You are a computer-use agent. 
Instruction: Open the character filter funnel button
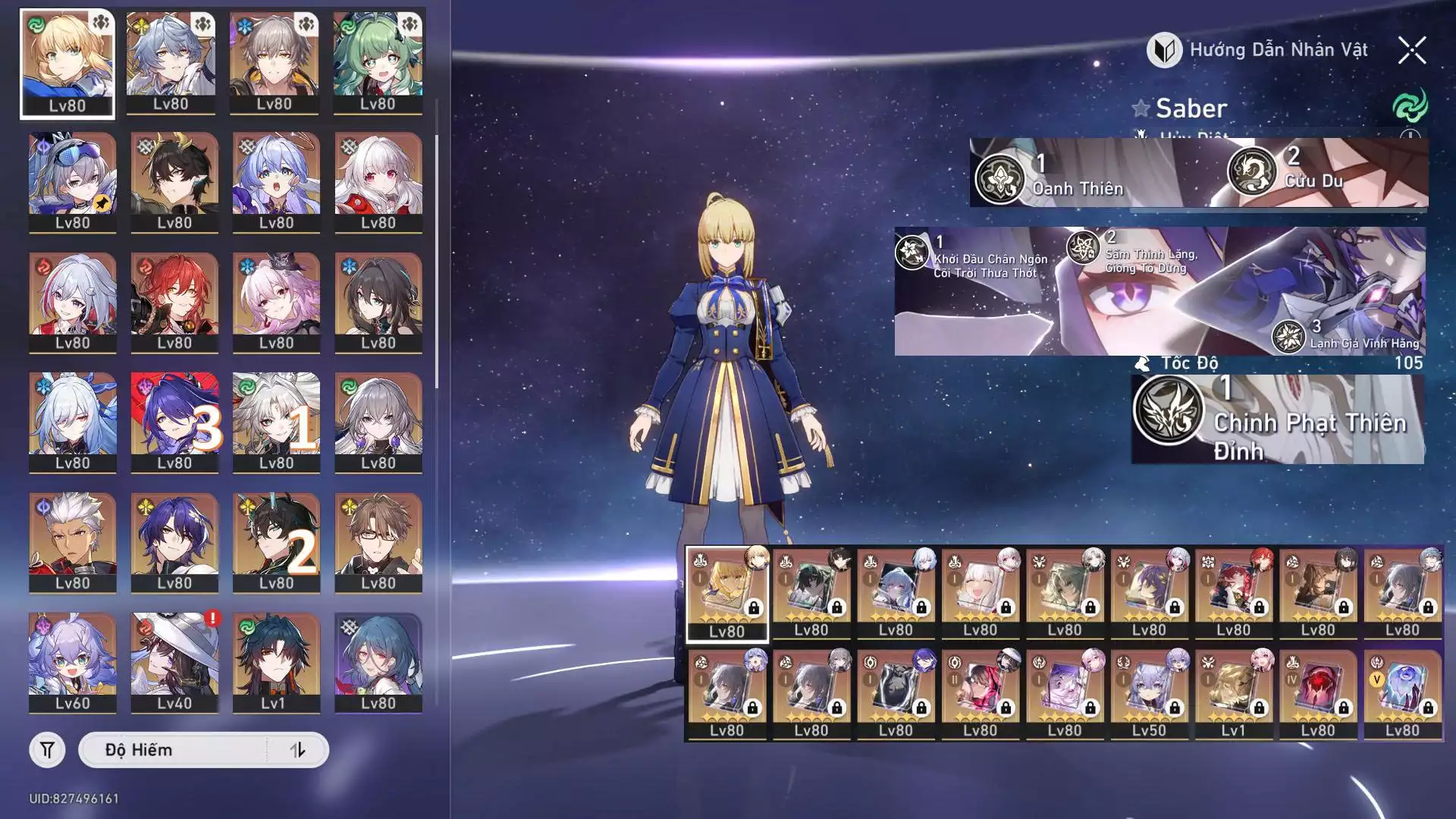[47, 750]
